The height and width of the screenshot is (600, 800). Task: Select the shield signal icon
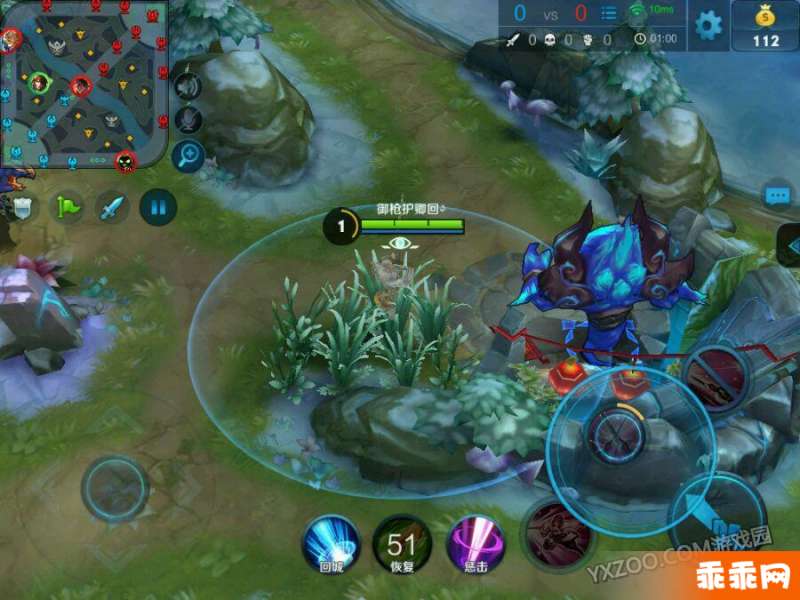click(24, 207)
